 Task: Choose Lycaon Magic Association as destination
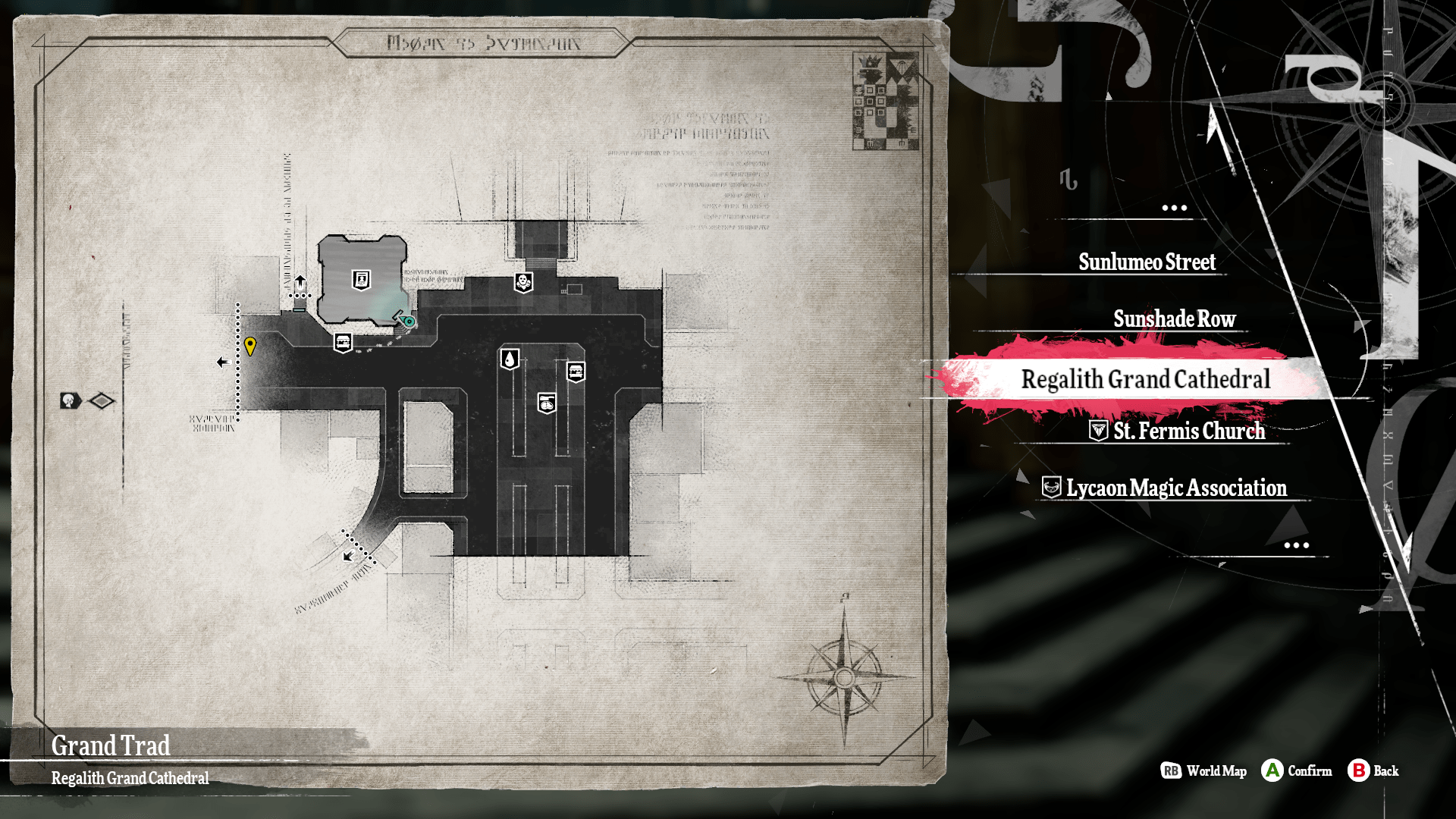point(1175,488)
